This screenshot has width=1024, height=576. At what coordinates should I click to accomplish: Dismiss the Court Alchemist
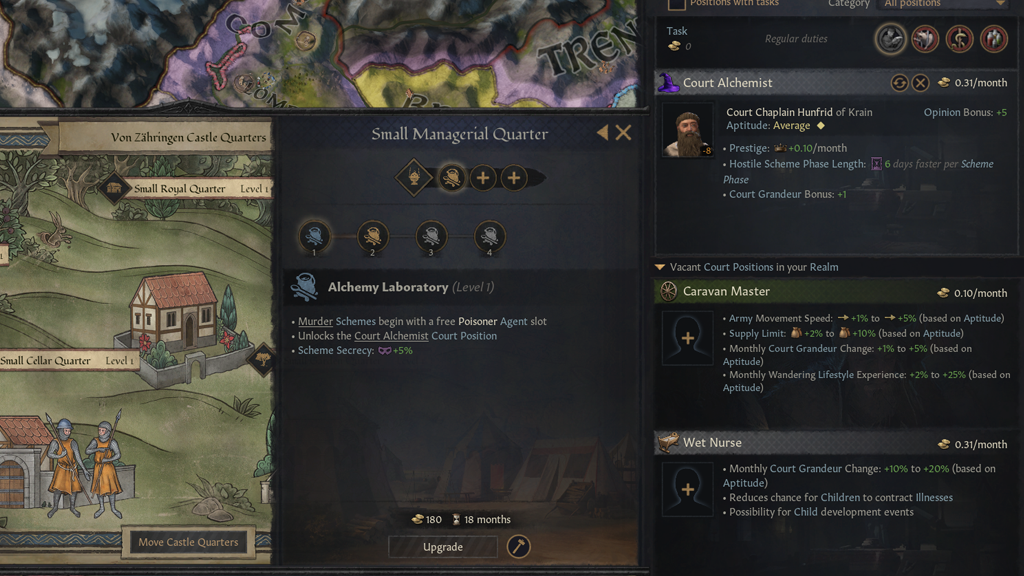click(x=920, y=83)
